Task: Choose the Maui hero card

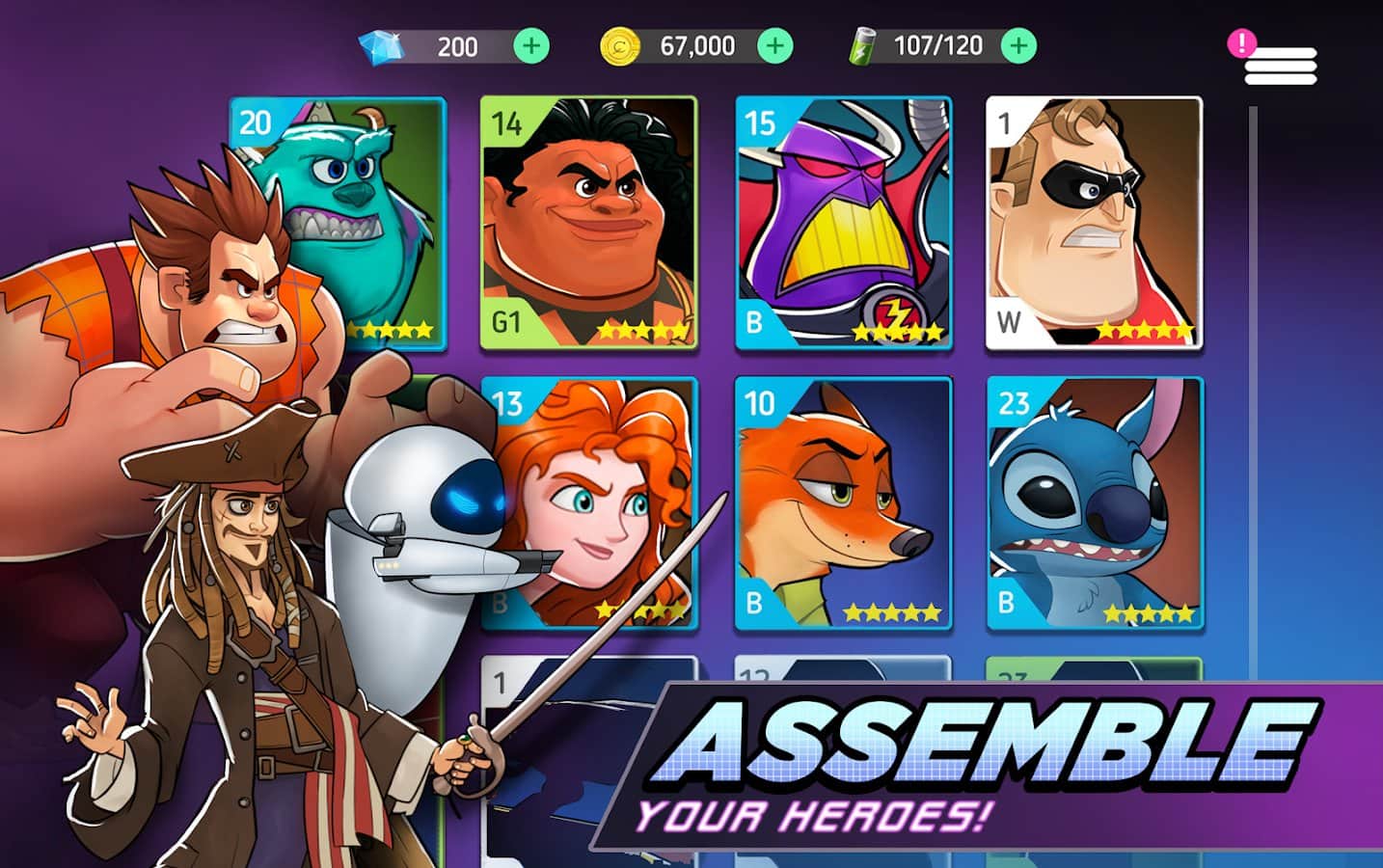Action: [x=588, y=223]
